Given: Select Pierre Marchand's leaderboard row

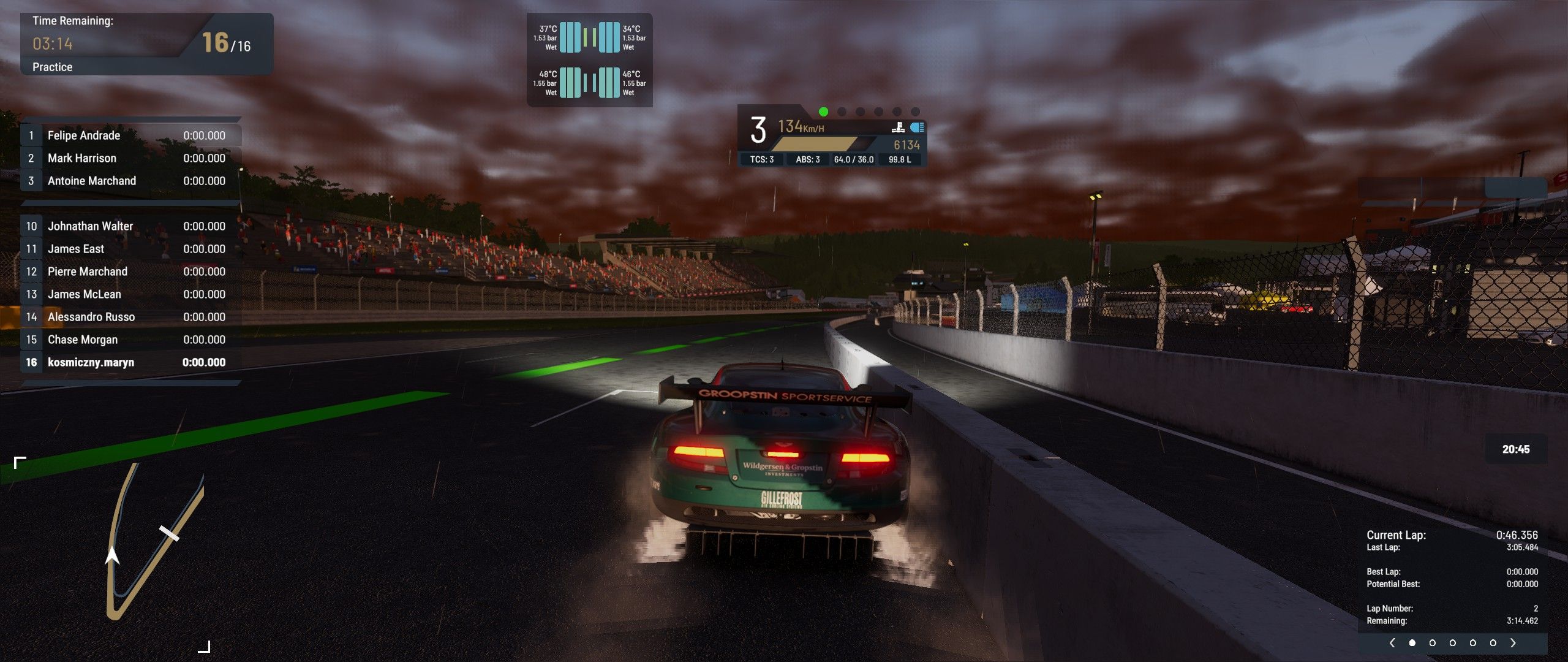Looking at the screenshot, I should (x=131, y=272).
